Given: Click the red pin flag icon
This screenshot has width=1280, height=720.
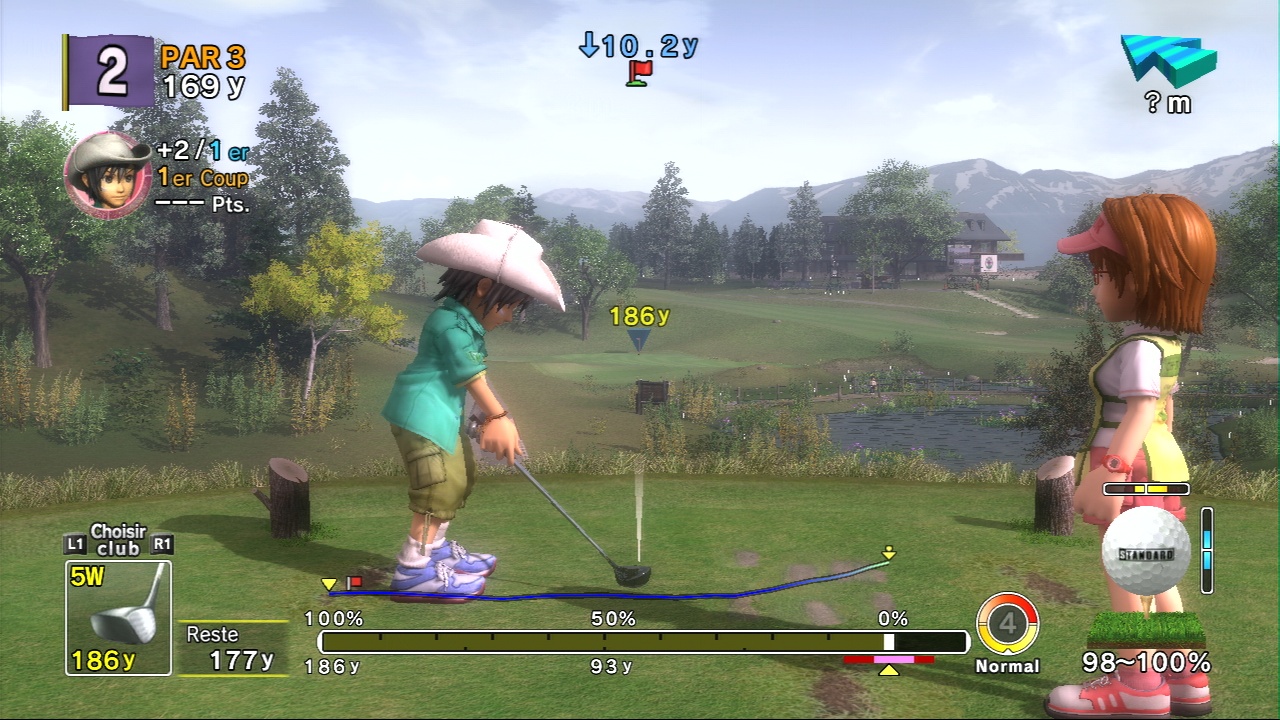Looking at the screenshot, I should pyautogui.click(x=639, y=73).
